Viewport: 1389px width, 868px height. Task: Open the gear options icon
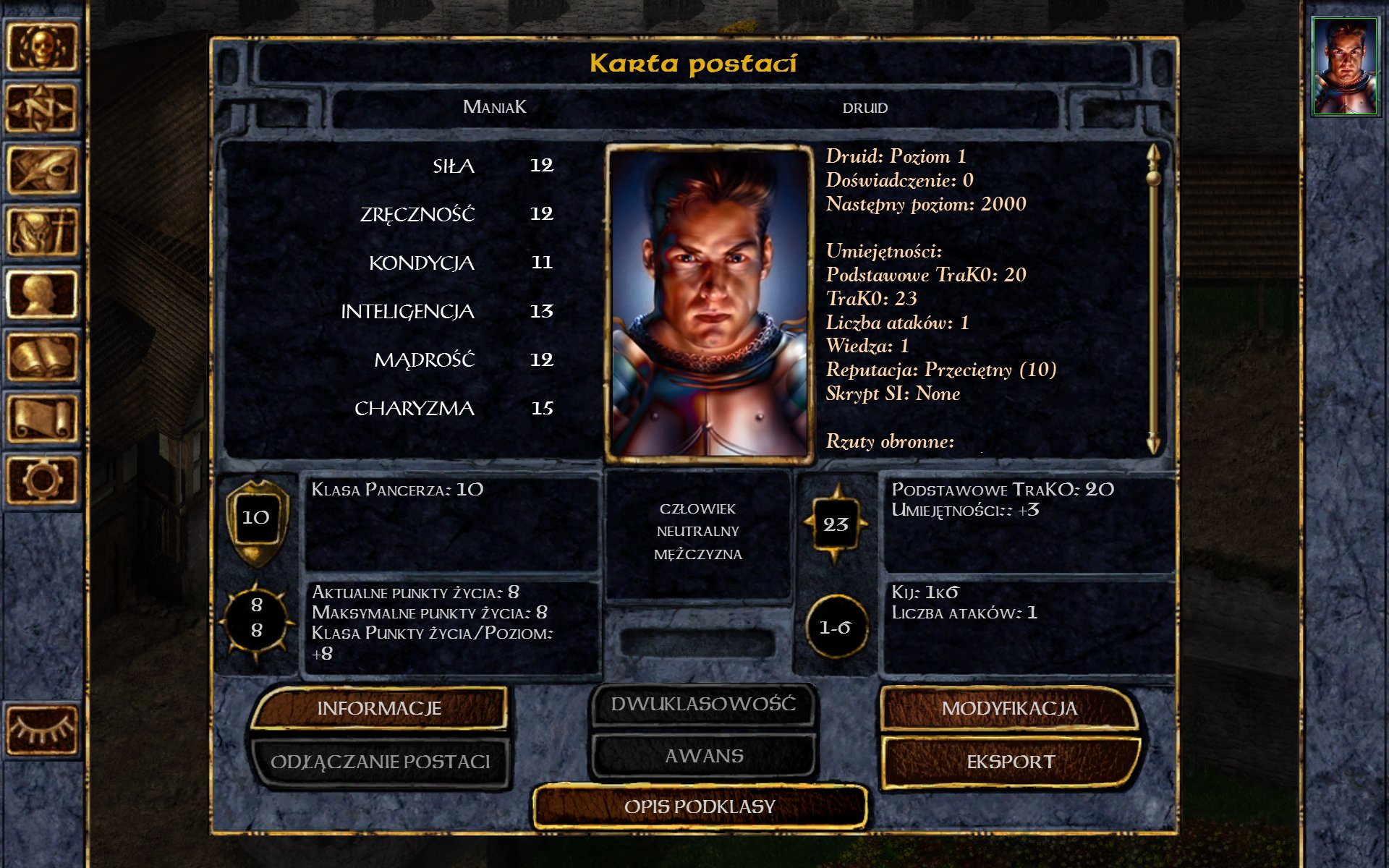42,480
